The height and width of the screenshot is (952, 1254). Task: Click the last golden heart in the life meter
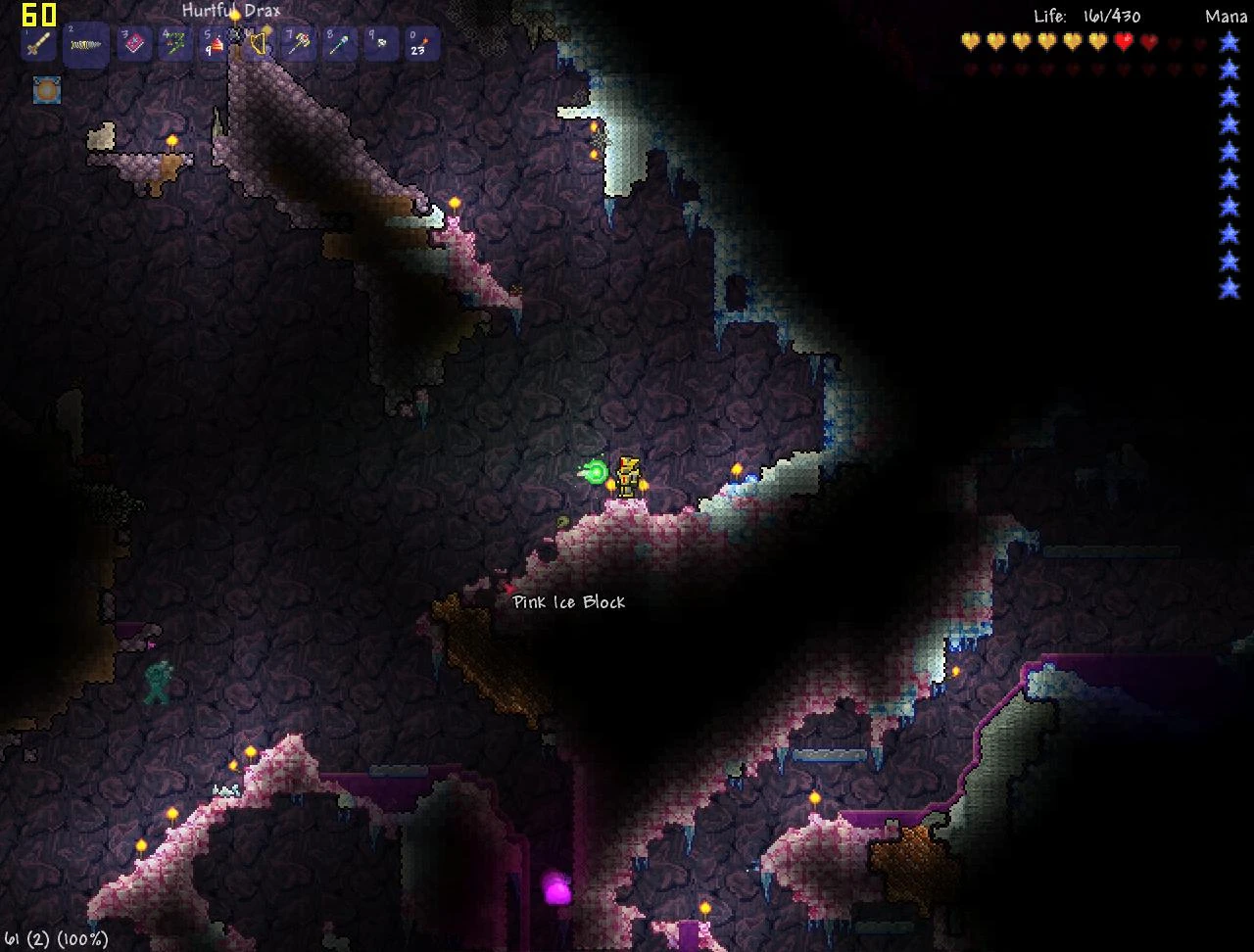[1097, 41]
